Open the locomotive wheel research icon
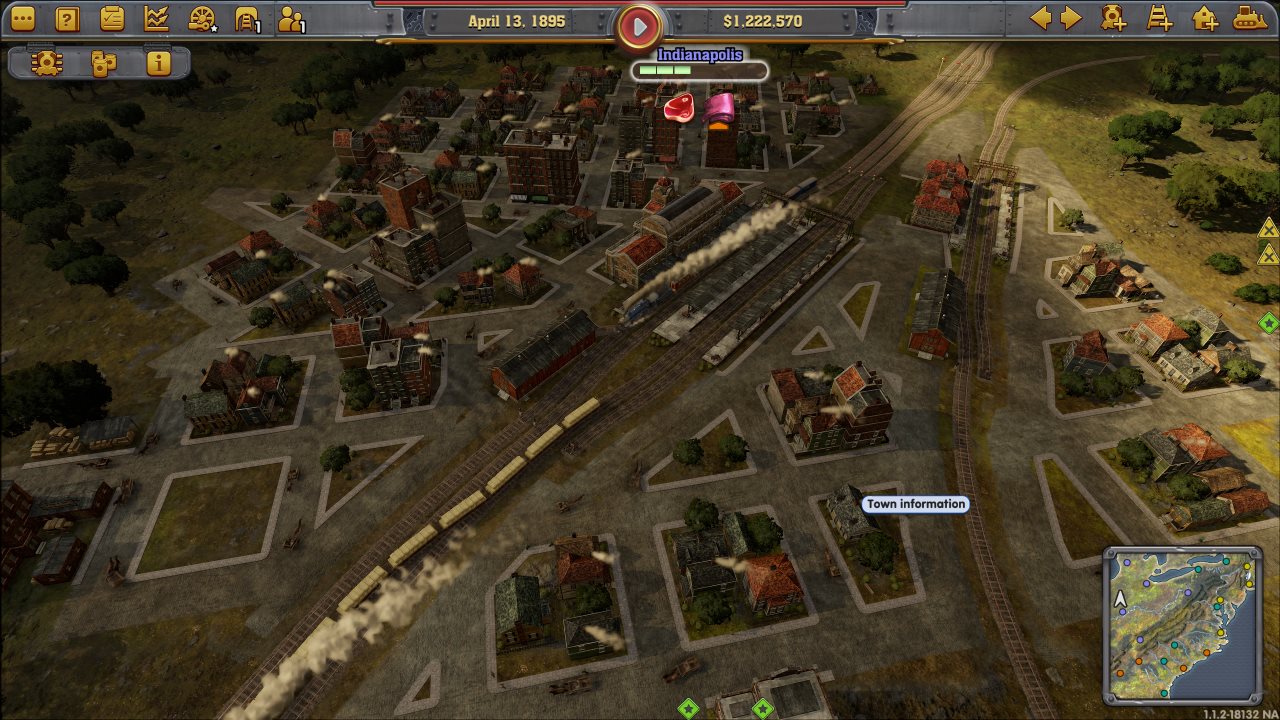Viewport: 1280px width, 720px height. click(x=202, y=19)
